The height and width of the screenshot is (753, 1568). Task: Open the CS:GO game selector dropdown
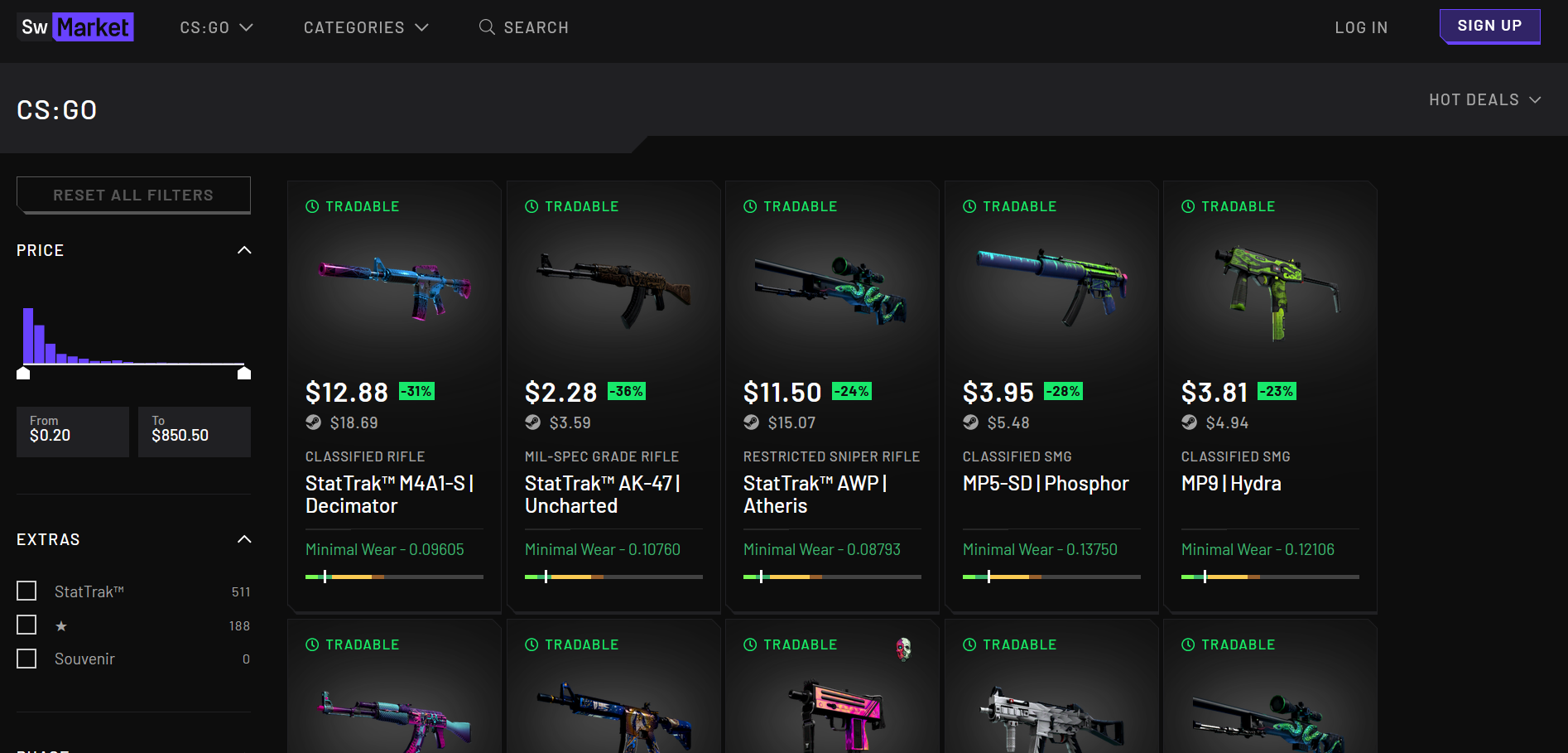coord(216,27)
